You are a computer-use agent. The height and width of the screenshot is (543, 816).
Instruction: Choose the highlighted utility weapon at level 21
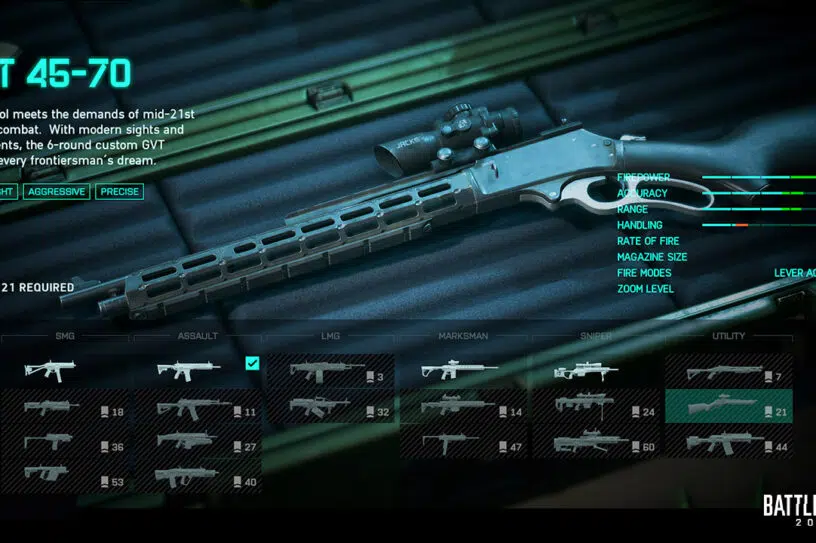click(x=728, y=408)
